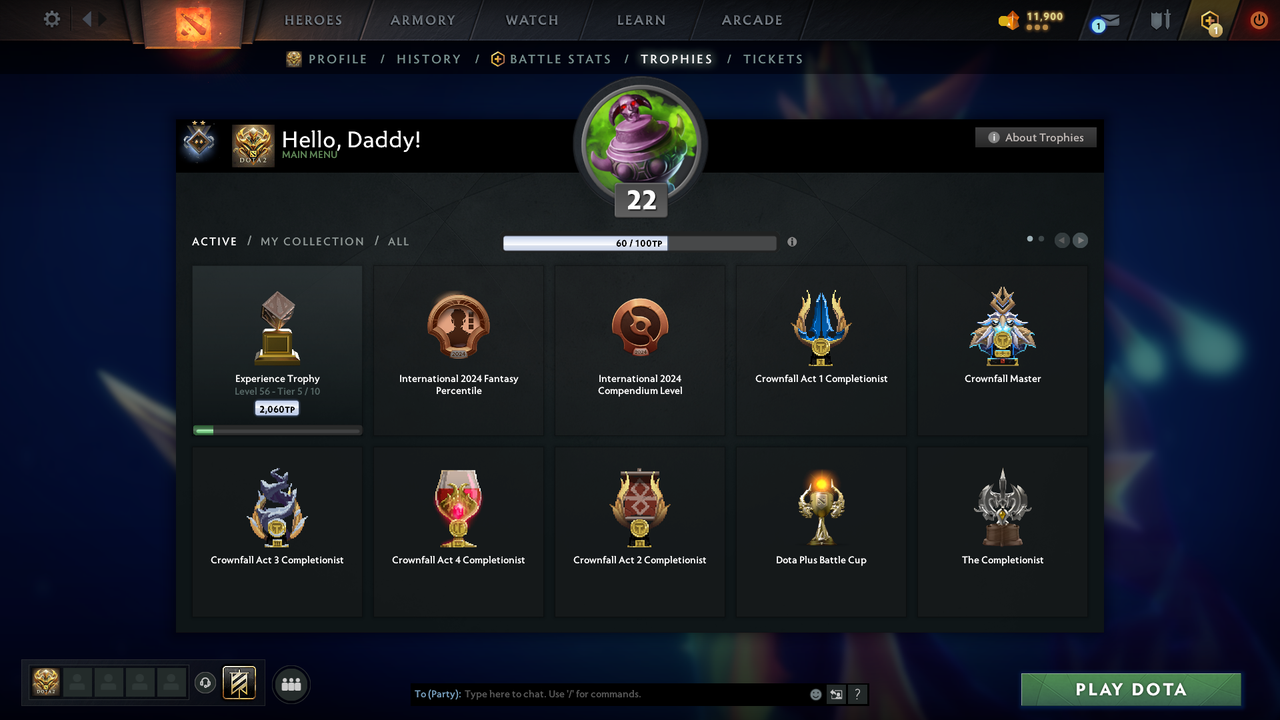Click the emoticon smiley in chat bar
Image resolution: width=1280 pixels, height=720 pixels.
815,693
